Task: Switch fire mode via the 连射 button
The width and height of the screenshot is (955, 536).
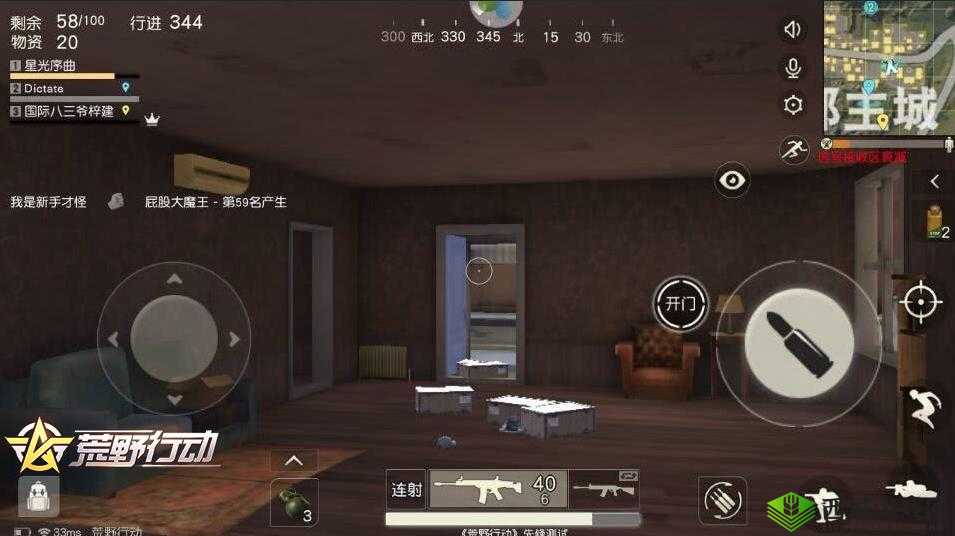Action: [406, 490]
